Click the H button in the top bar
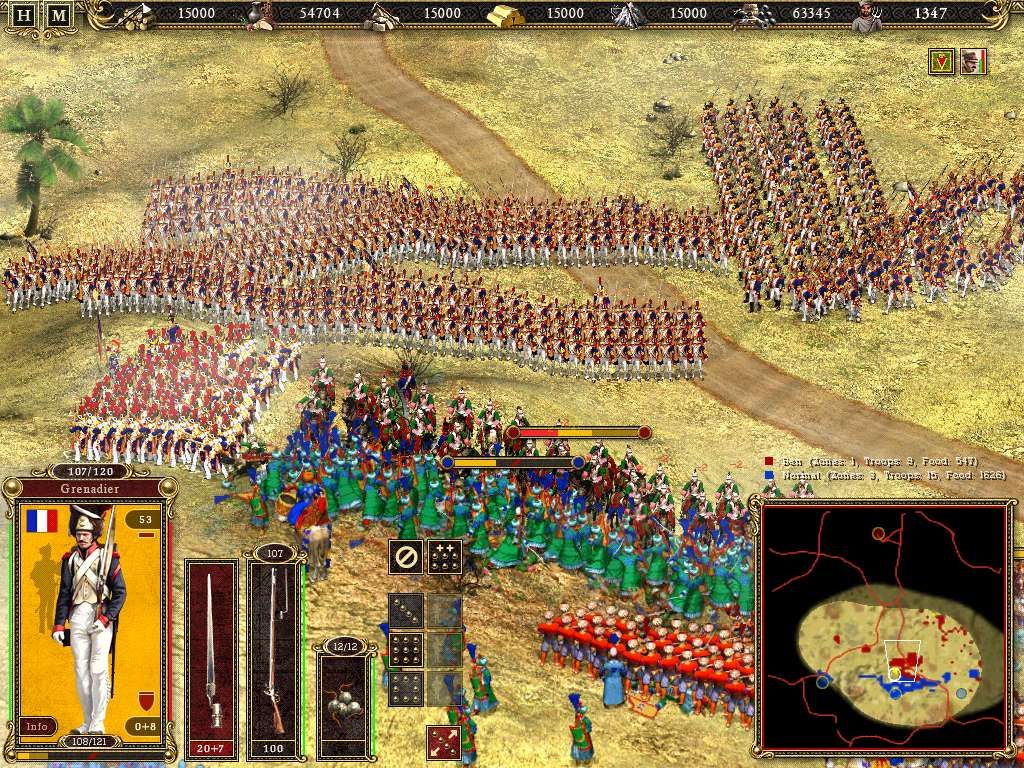Viewport: 1024px width, 768px height. [x=25, y=15]
